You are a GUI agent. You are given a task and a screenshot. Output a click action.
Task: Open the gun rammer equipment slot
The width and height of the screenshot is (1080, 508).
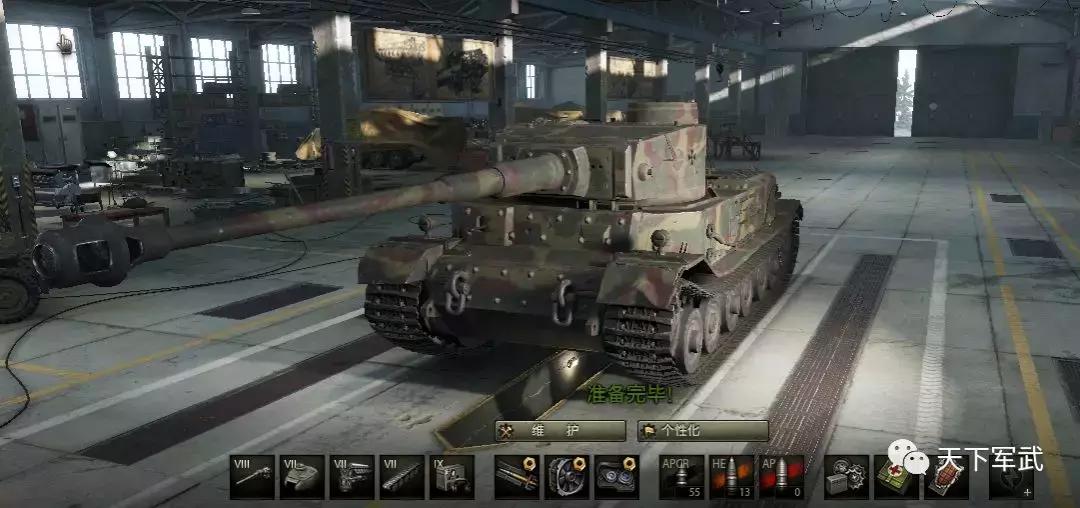coord(517,477)
